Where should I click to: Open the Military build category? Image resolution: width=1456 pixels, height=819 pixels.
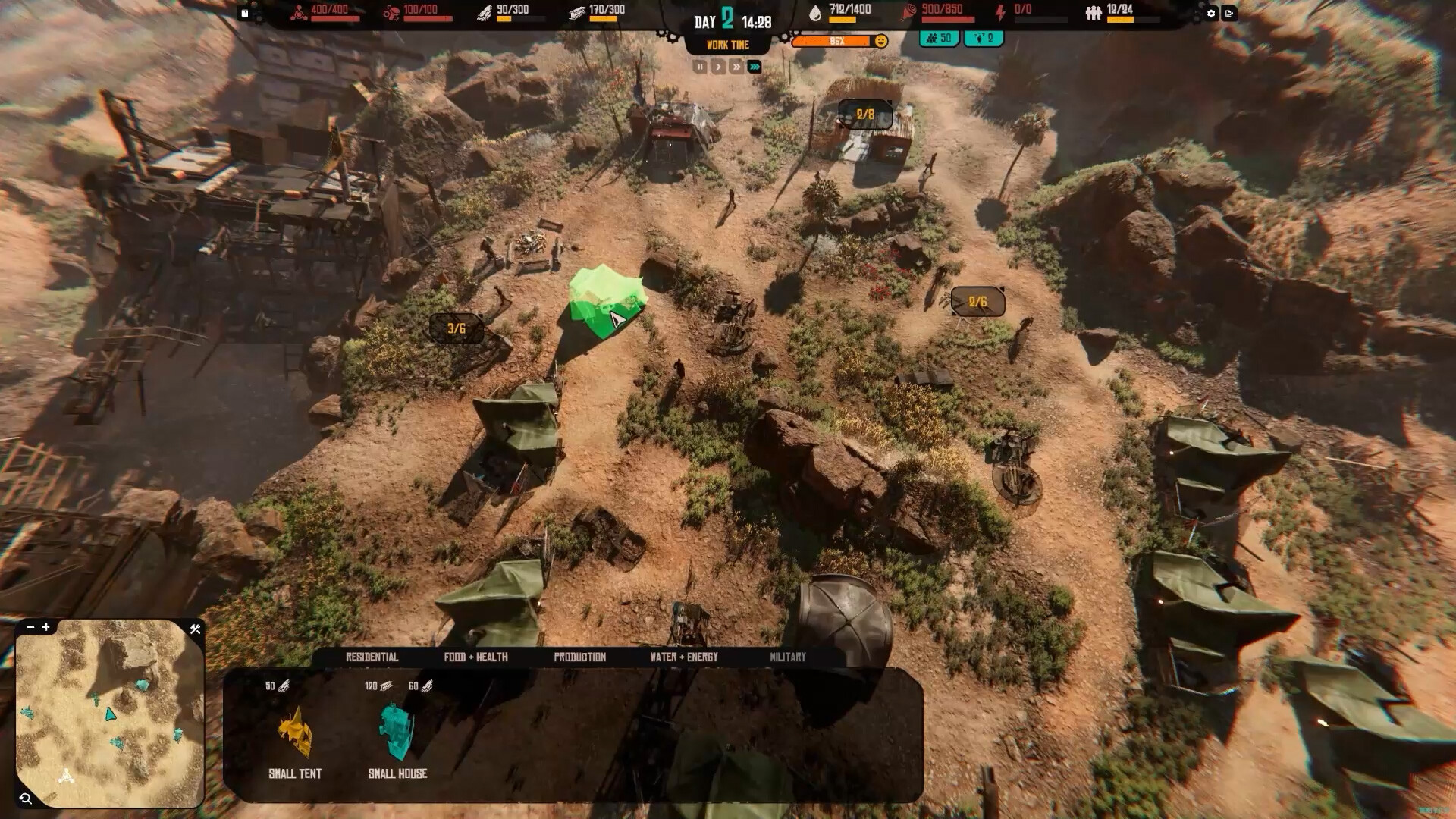788,657
